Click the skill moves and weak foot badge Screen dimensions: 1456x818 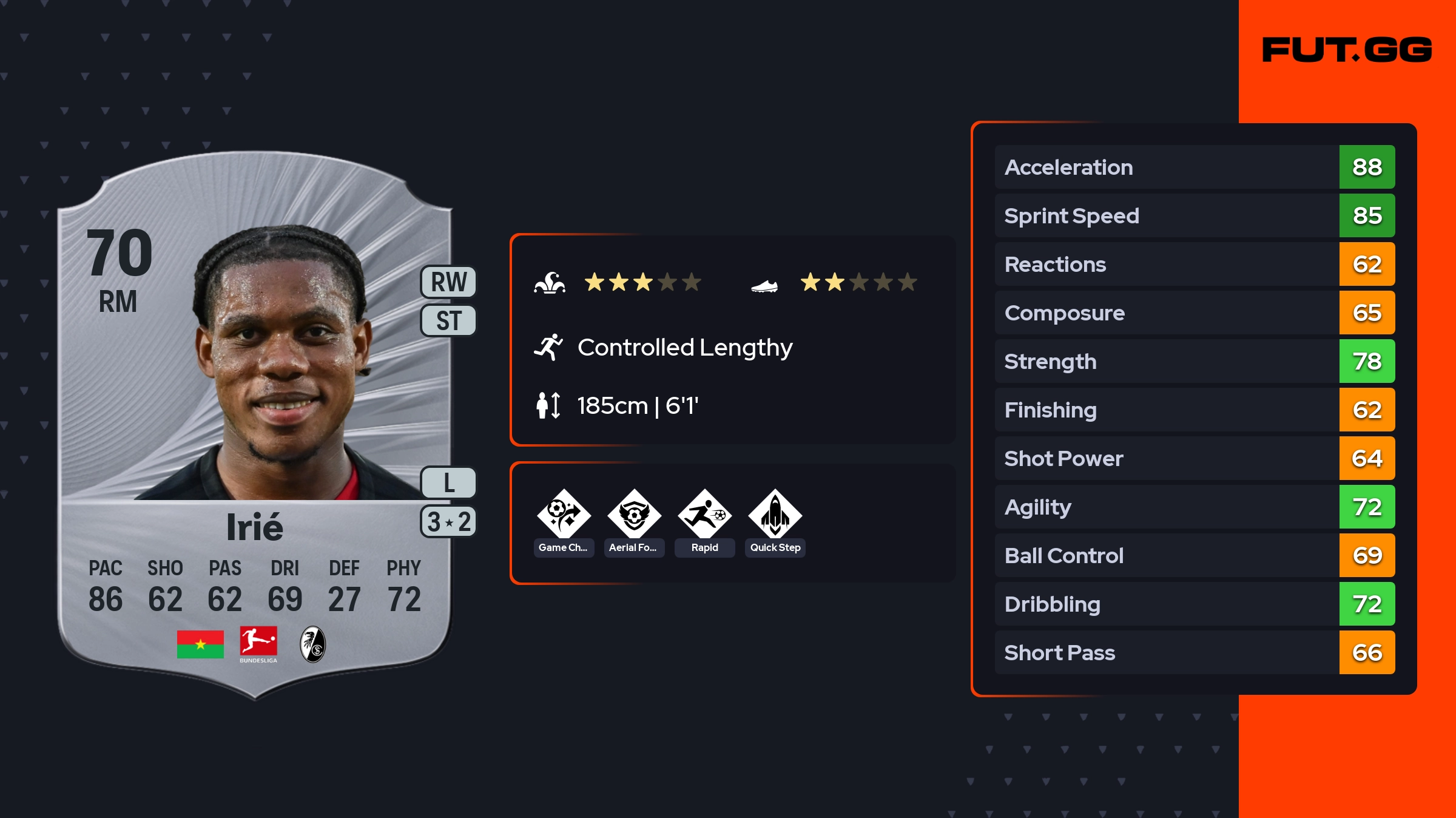click(448, 522)
